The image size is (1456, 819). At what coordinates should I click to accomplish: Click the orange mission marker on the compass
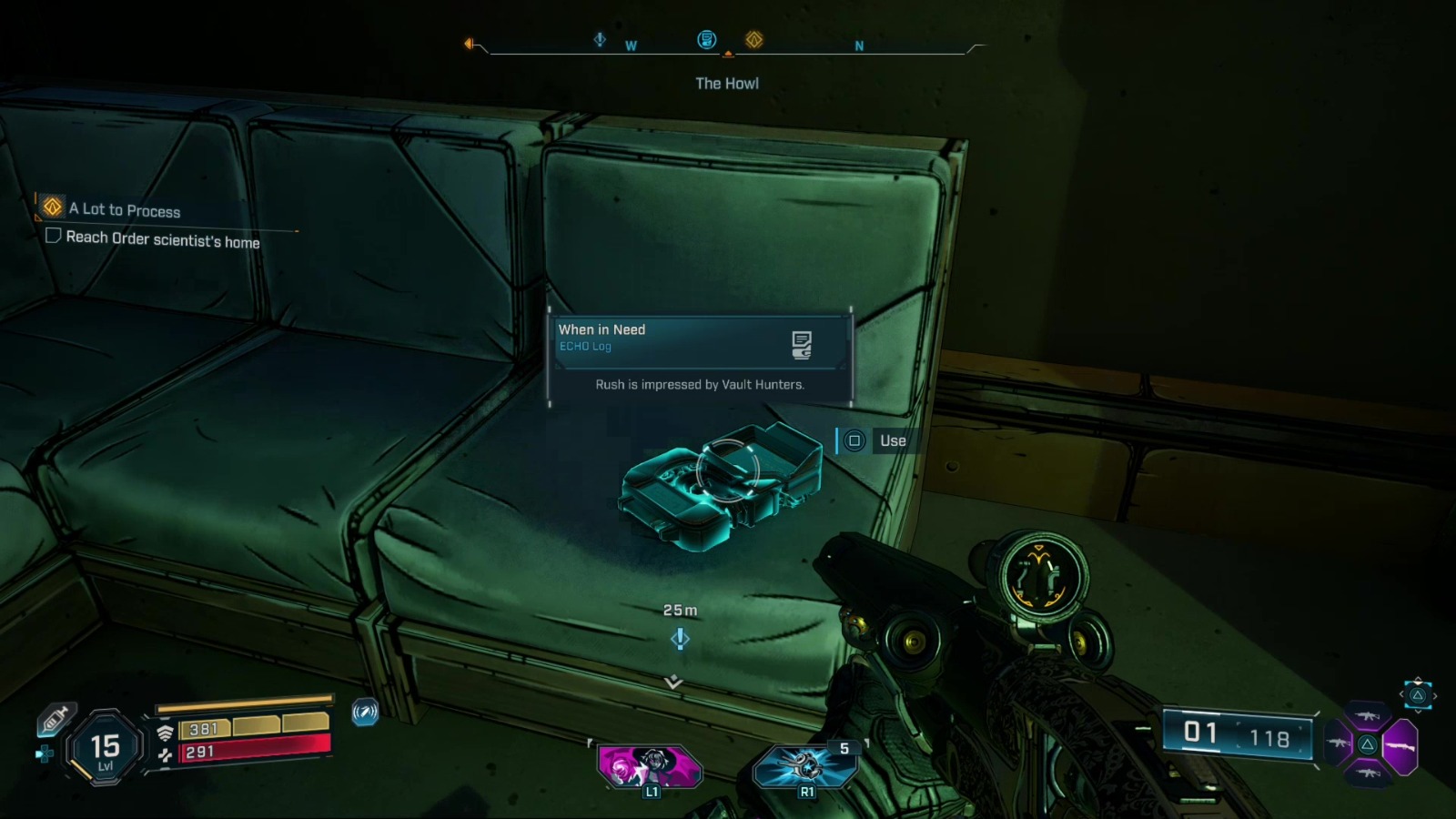[x=753, y=41]
